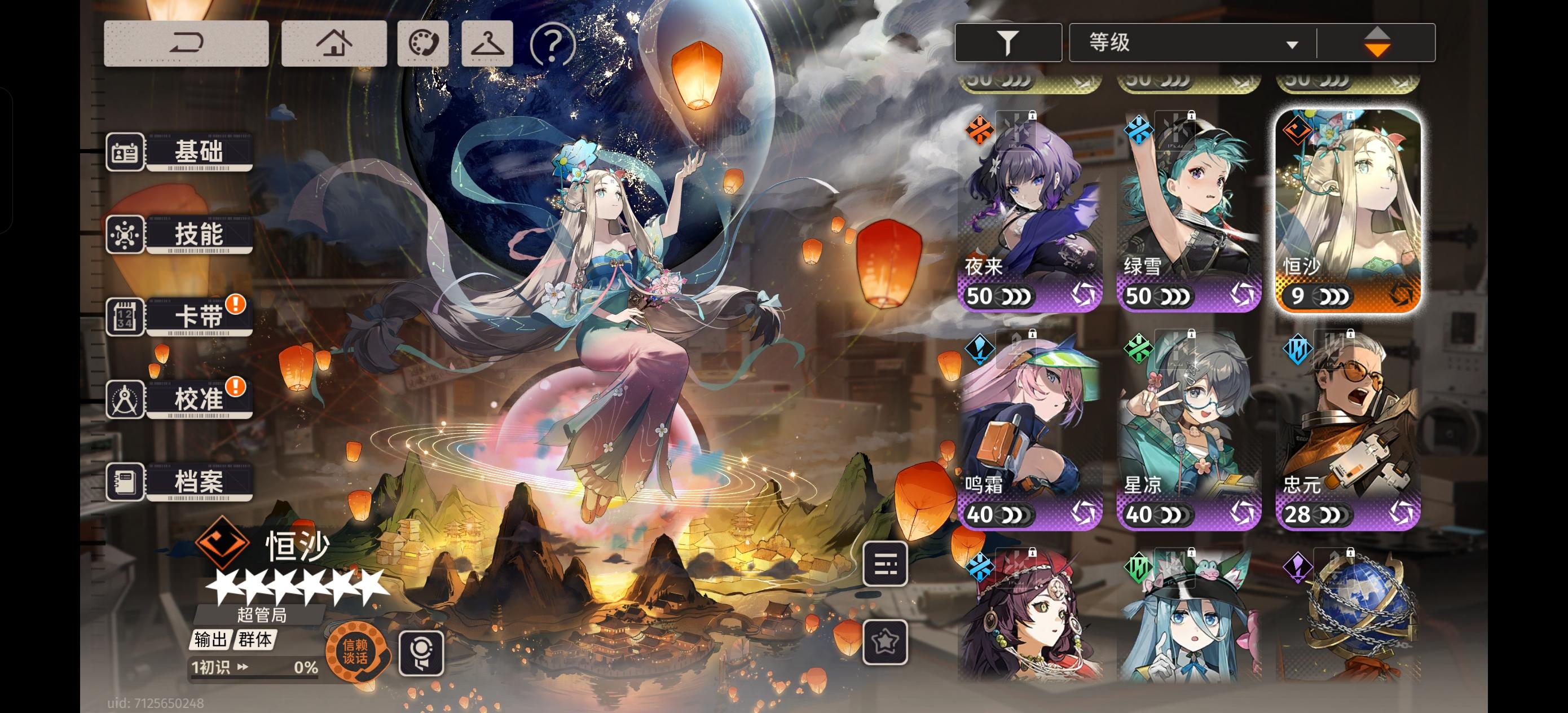Play character voice via microphone icon
Viewport: 1568px width, 713px height.
click(422, 652)
